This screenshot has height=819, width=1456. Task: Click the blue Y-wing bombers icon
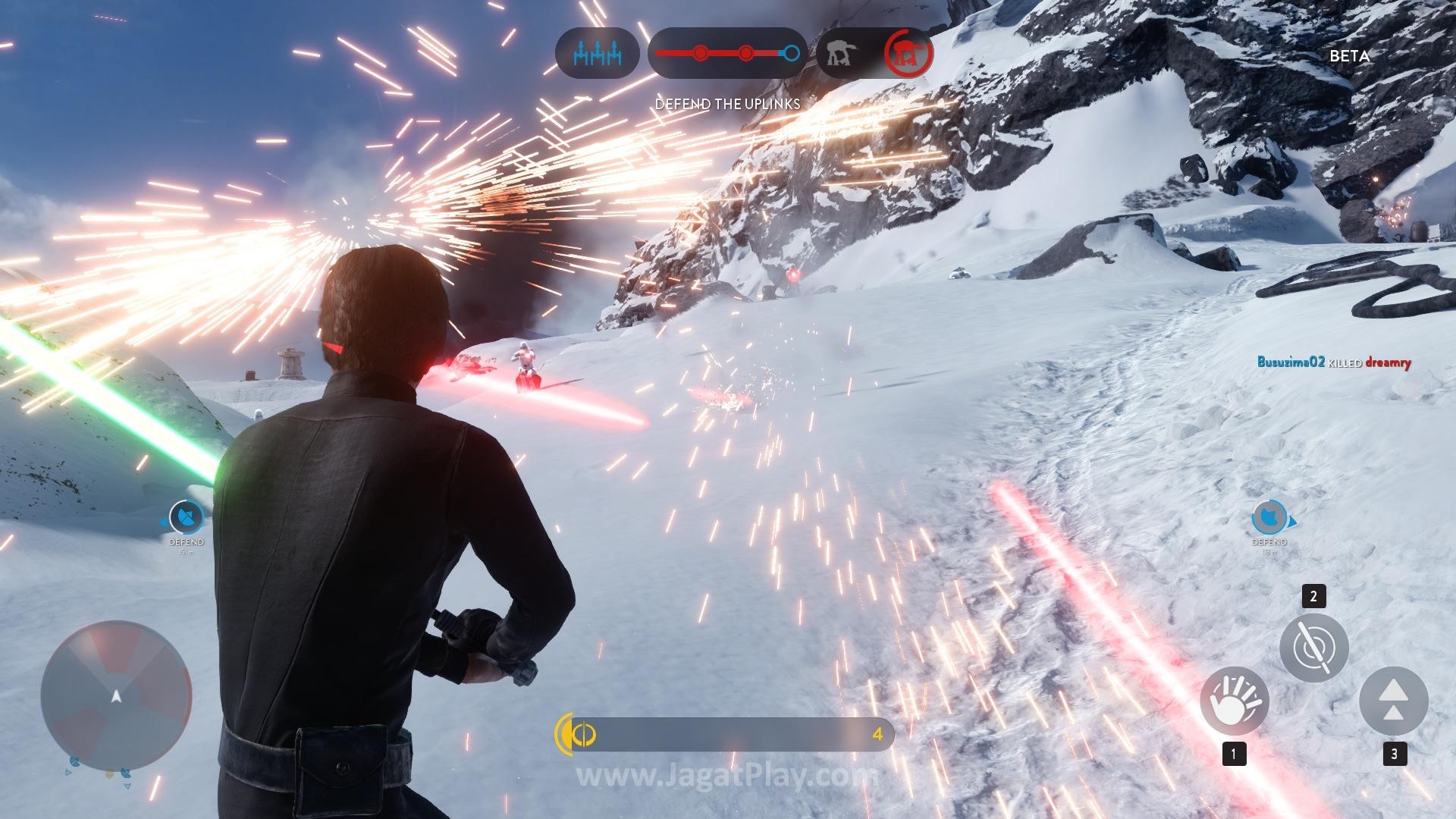(597, 54)
